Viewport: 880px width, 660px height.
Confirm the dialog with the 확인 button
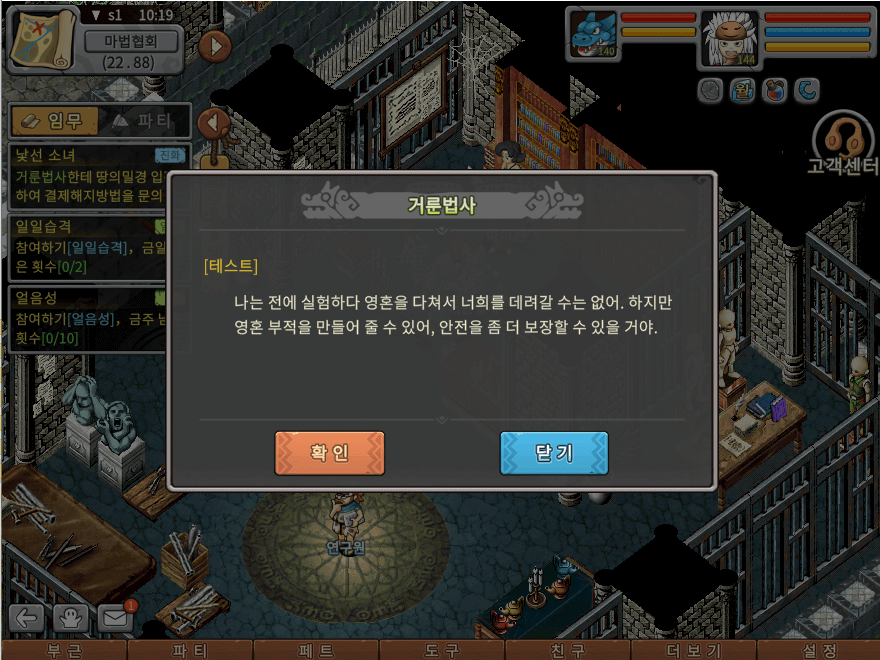click(x=329, y=453)
